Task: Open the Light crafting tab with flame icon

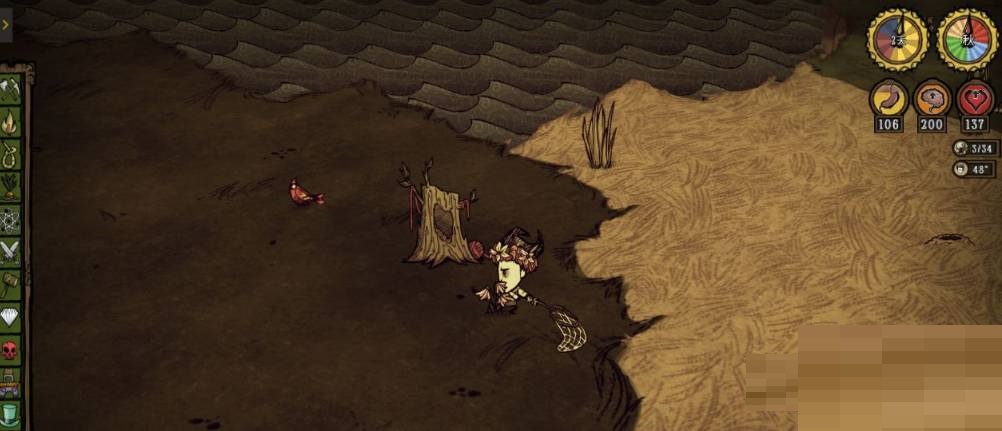Action: (10, 121)
